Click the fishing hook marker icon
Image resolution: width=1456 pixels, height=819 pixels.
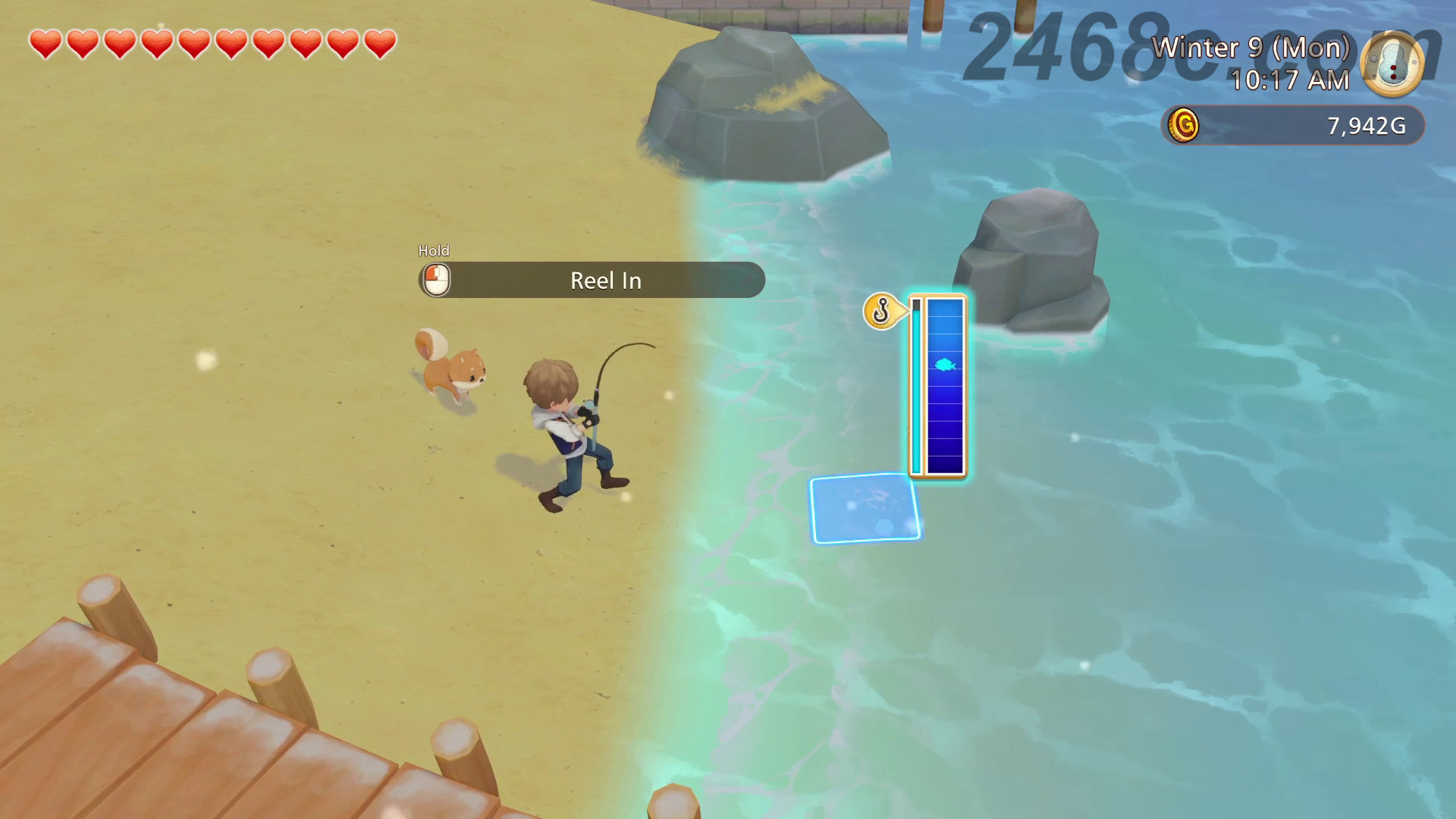coord(881,311)
